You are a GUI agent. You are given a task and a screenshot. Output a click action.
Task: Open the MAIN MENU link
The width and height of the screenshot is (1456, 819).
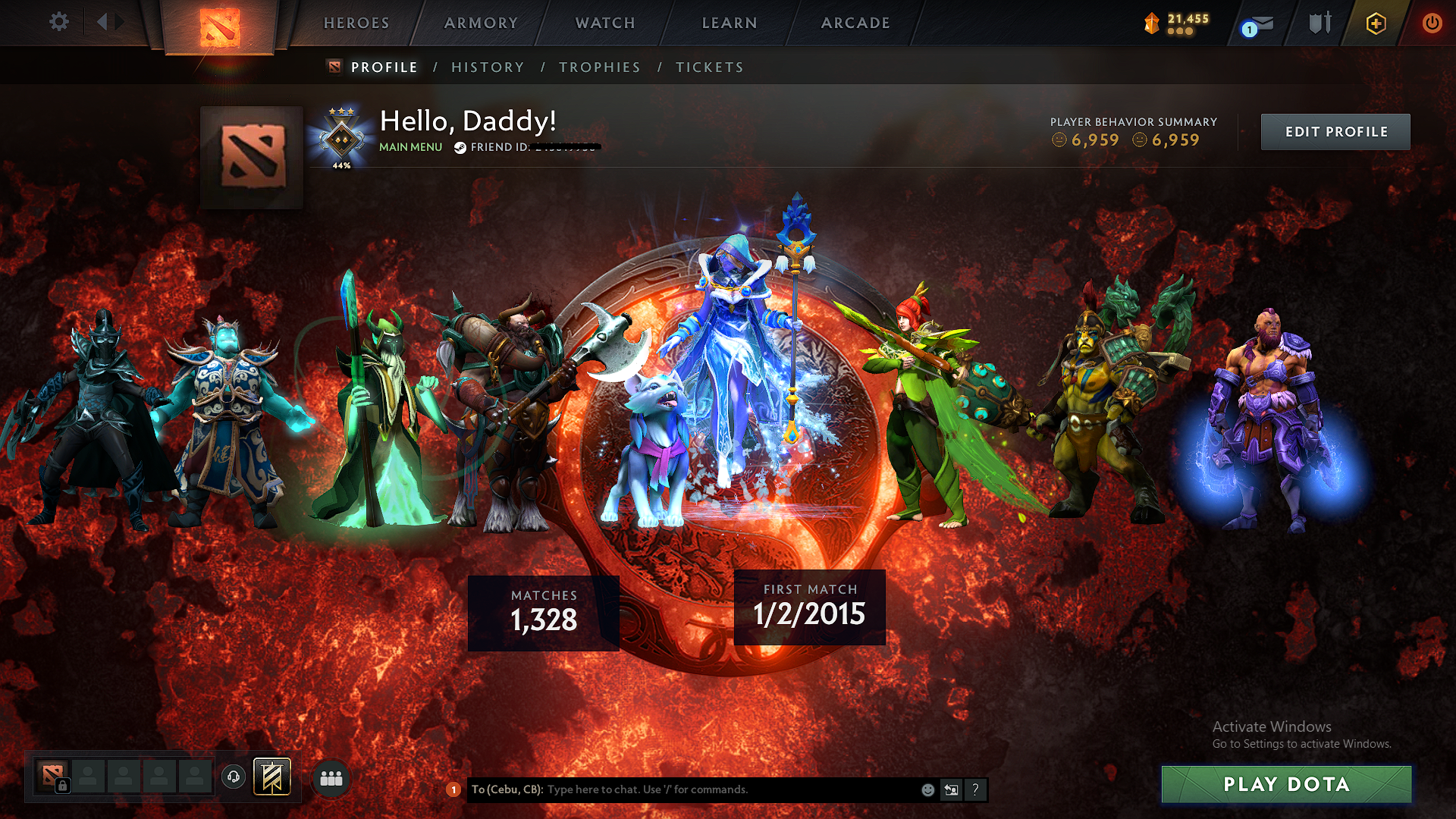pyautogui.click(x=410, y=147)
